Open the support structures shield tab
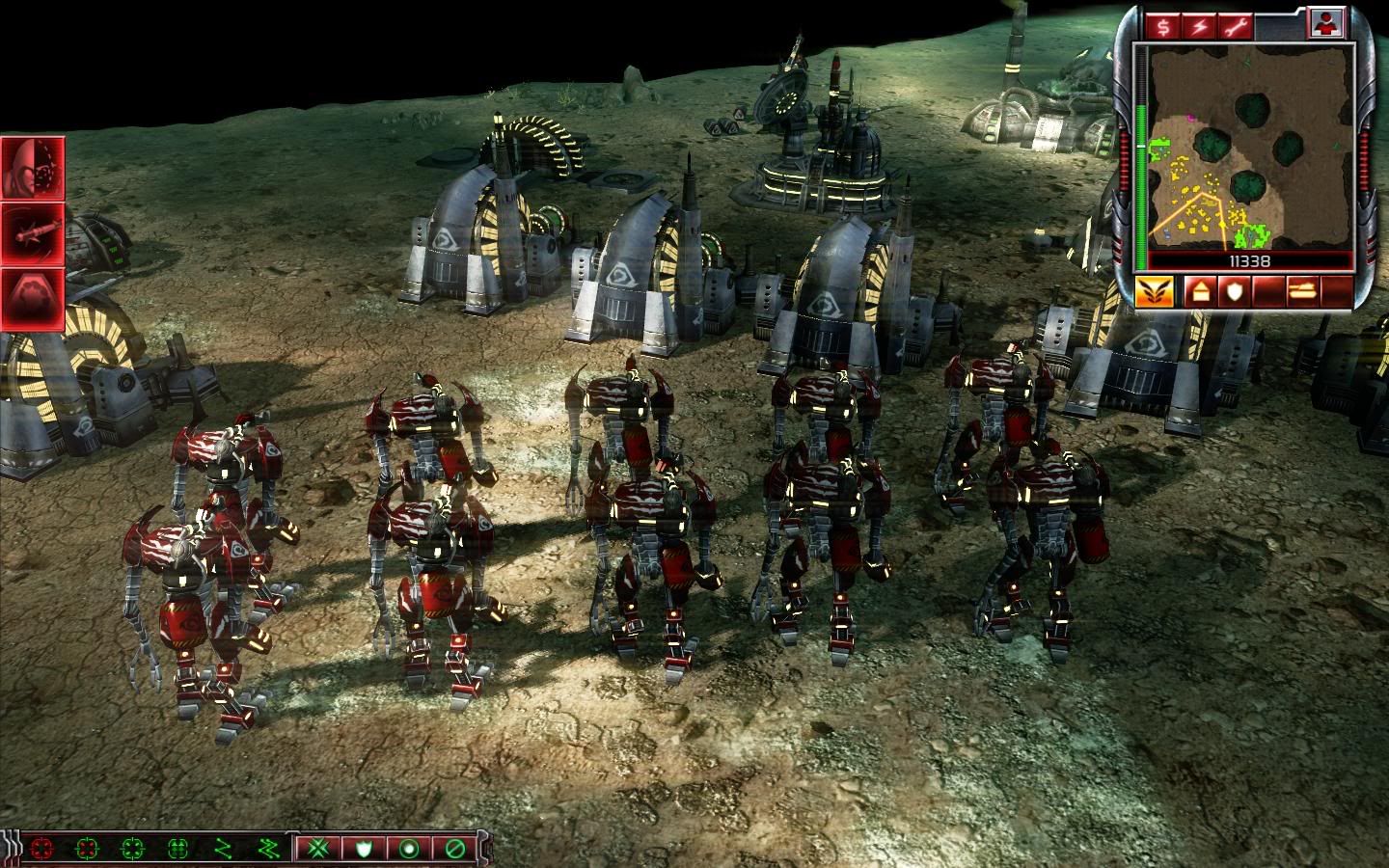1389x868 pixels. [x=1234, y=290]
